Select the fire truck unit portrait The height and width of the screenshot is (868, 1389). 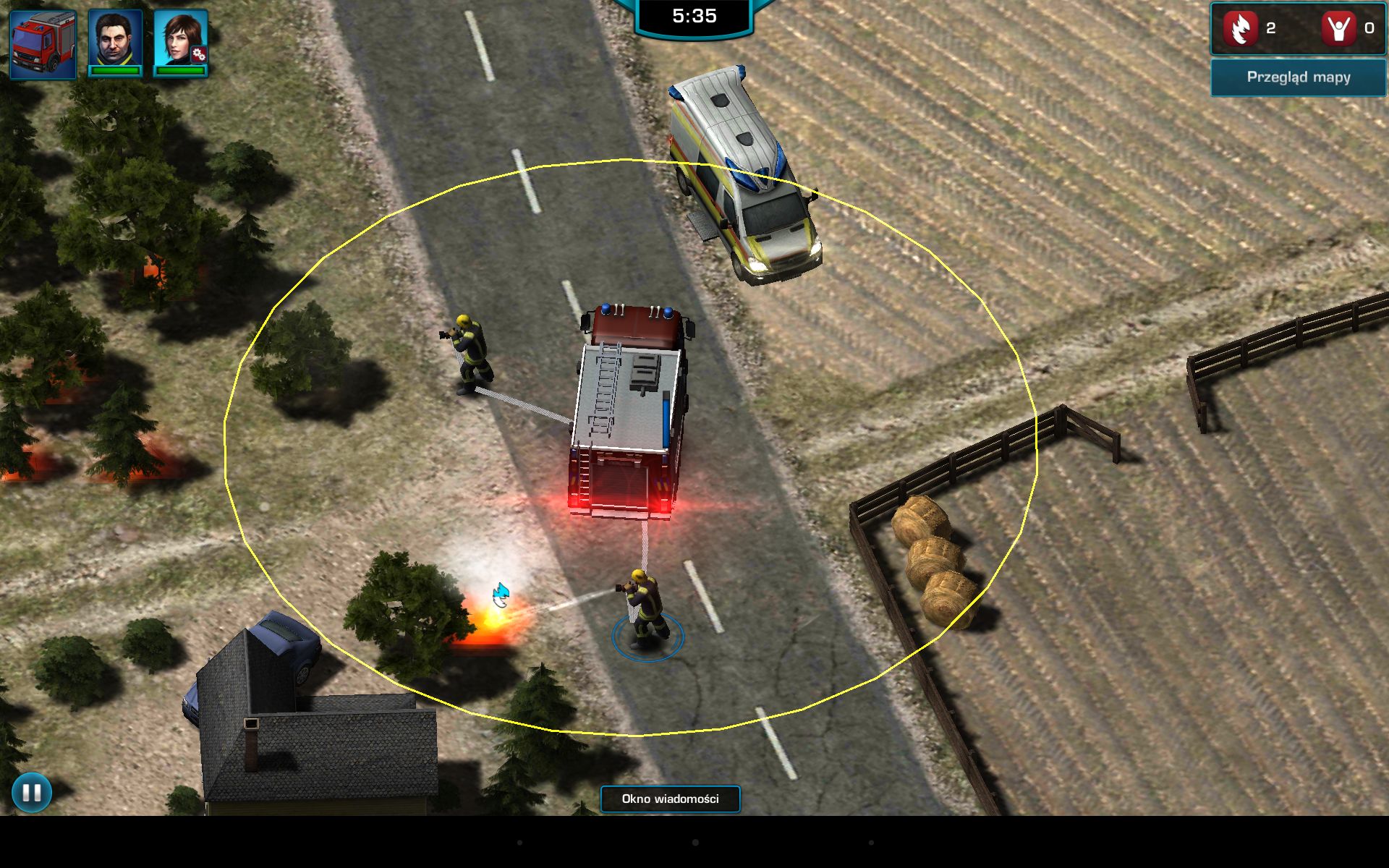point(43,43)
